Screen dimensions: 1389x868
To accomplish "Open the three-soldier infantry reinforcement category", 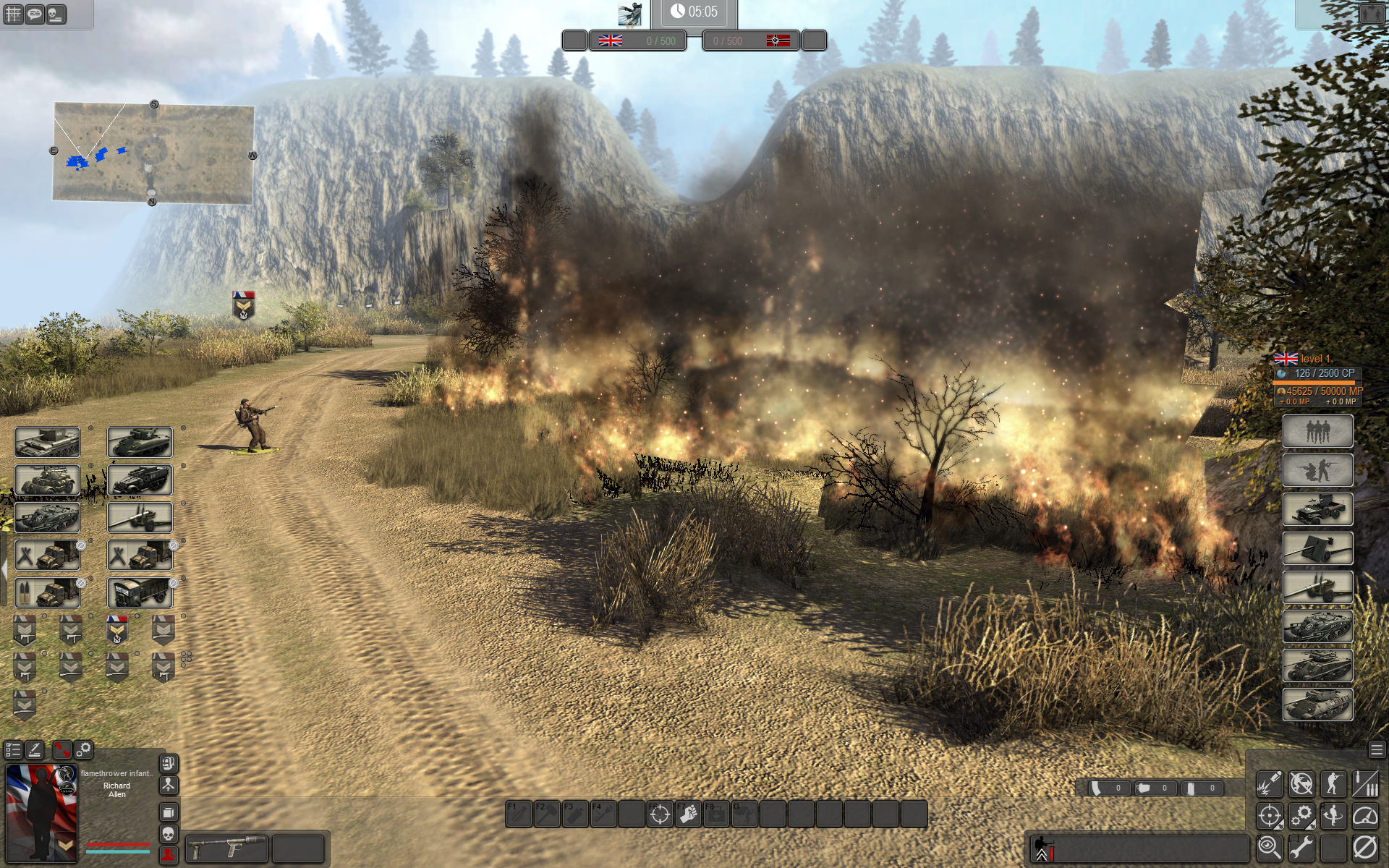I will tap(1317, 431).
